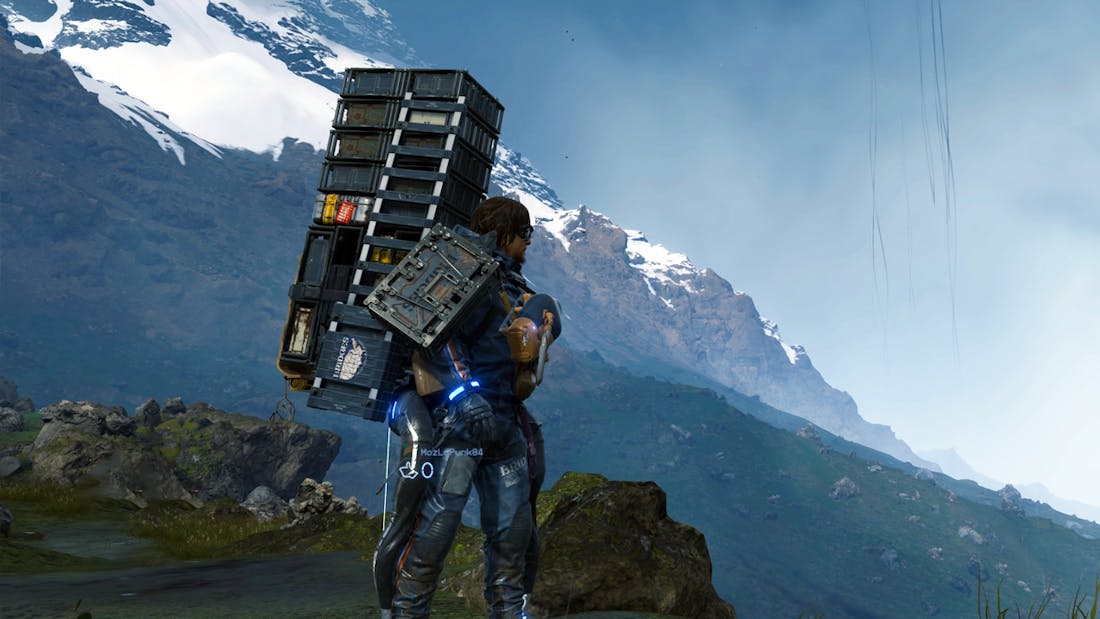
Task: Click the thumbs-up like icon
Action: (x=408, y=470)
